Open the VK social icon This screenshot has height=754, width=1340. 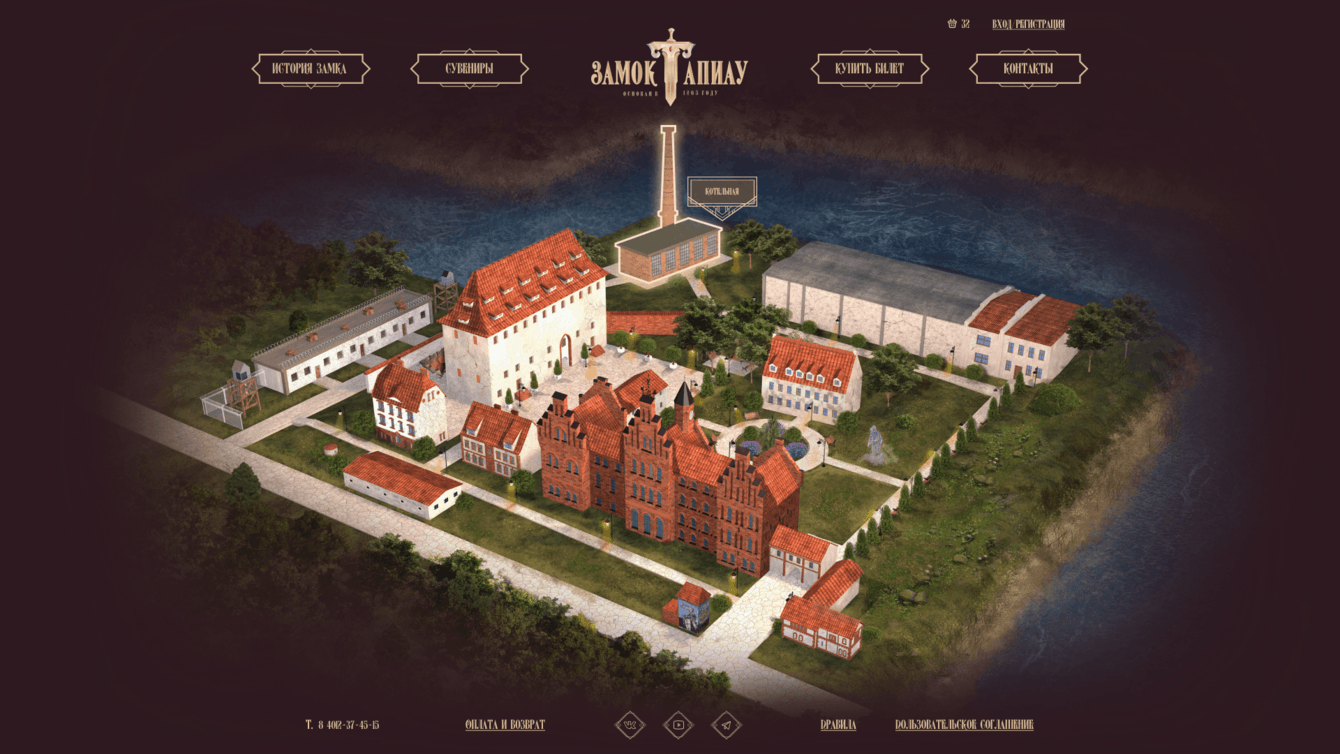point(630,725)
